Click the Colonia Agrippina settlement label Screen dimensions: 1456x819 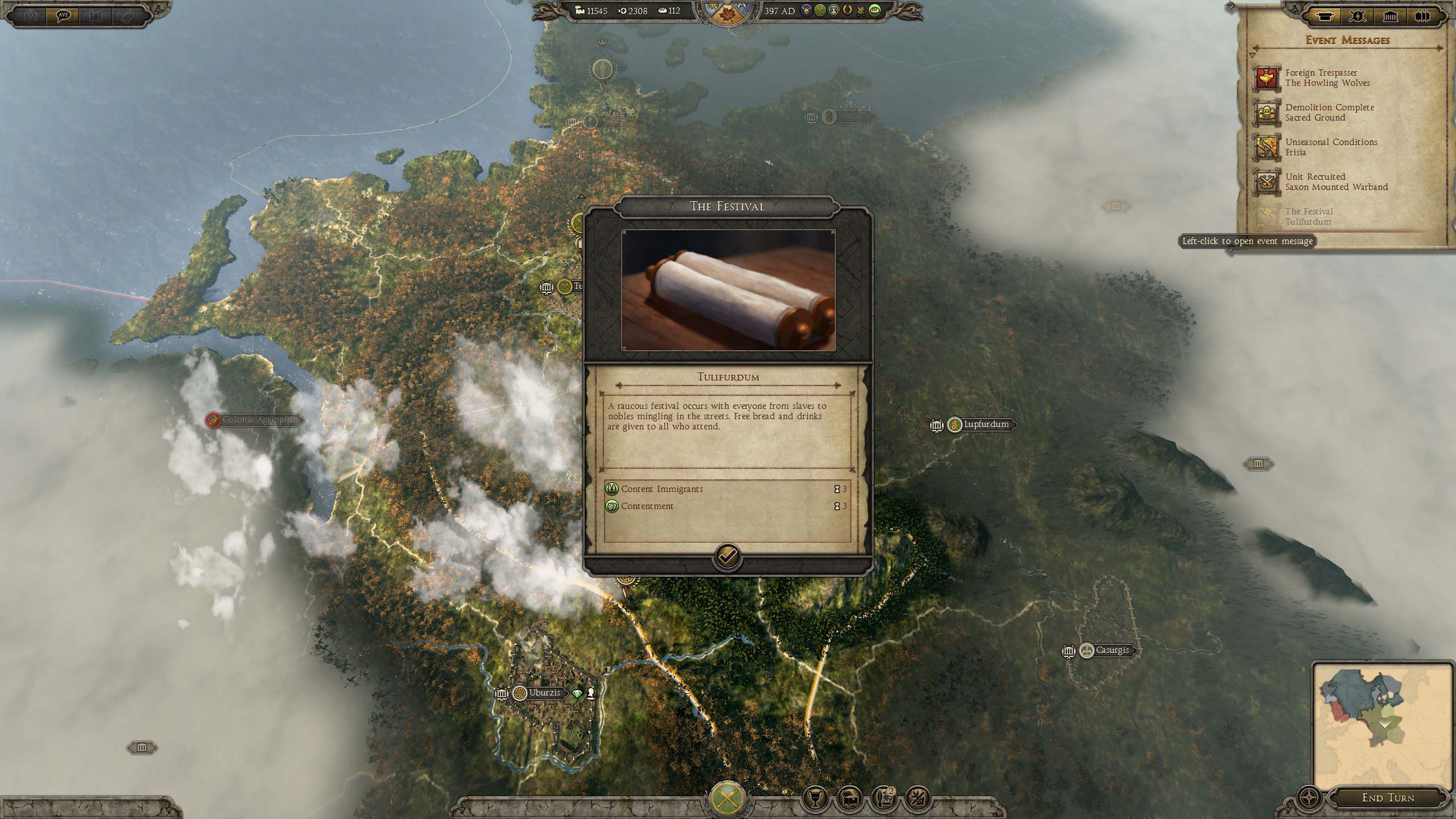click(258, 420)
